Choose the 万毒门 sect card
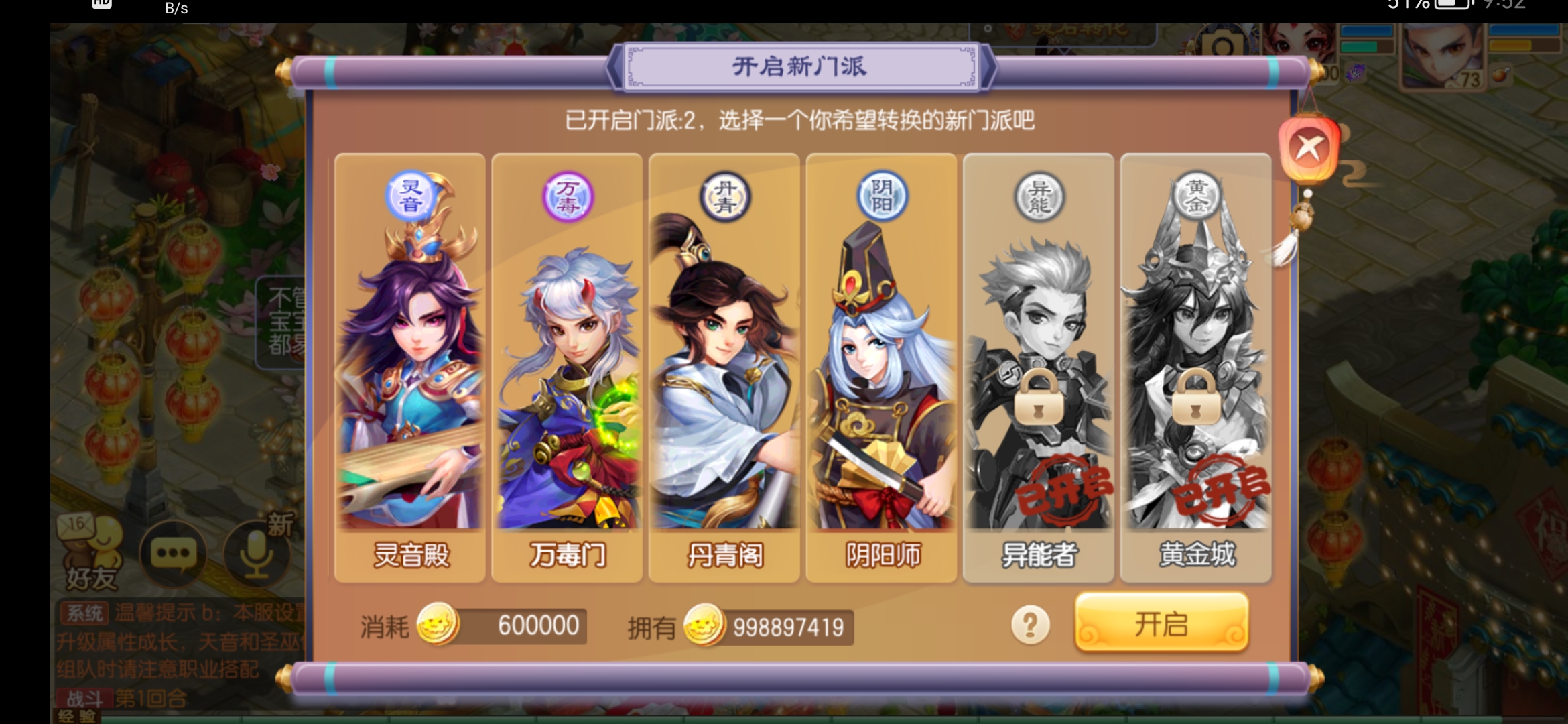The width and height of the screenshot is (1568, 724). 567,367
